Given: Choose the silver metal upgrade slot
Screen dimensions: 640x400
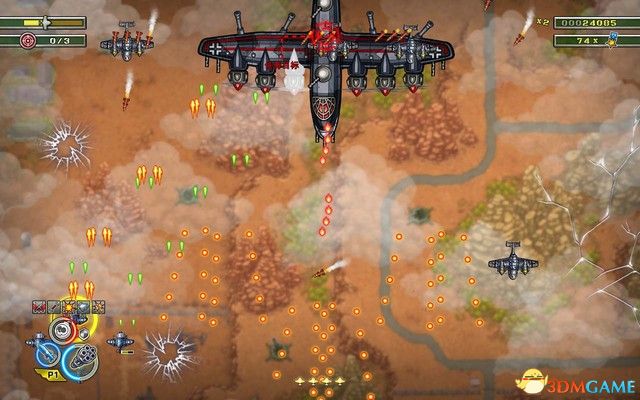Looking at the screenshot, I should pos(84,306).
